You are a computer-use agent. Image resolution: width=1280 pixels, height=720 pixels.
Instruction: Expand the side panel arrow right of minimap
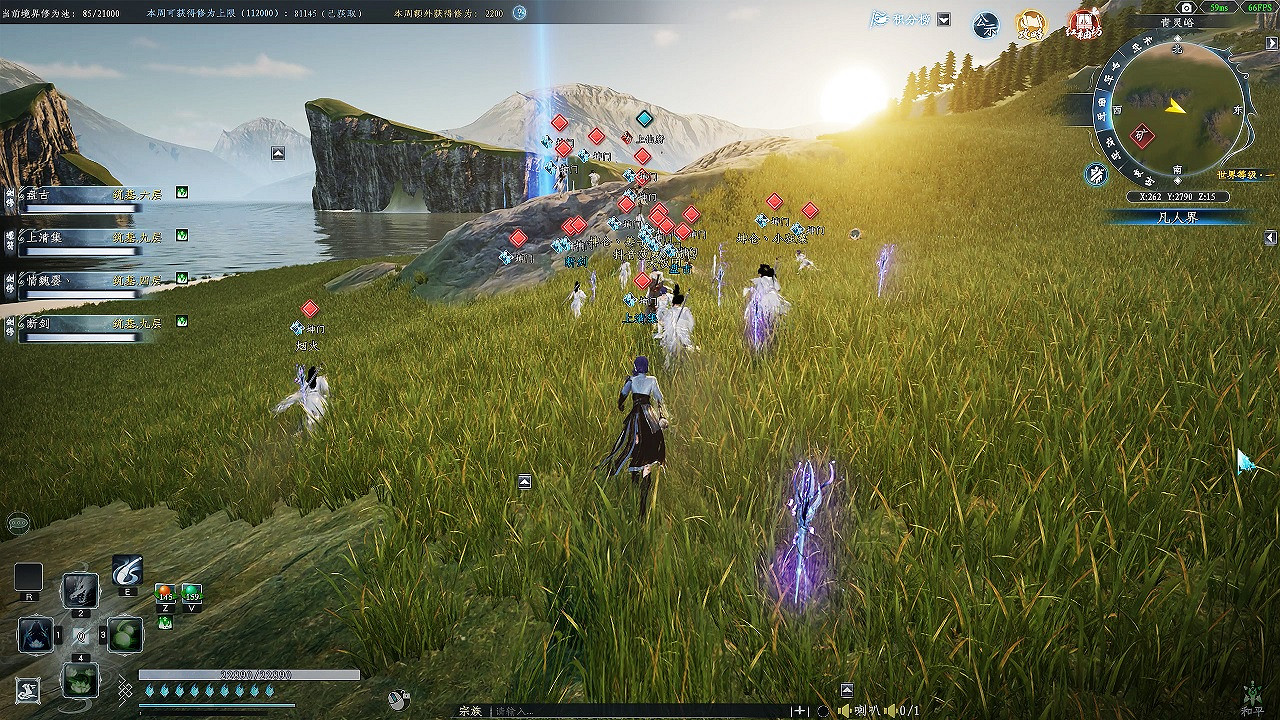click(1270, 43)
